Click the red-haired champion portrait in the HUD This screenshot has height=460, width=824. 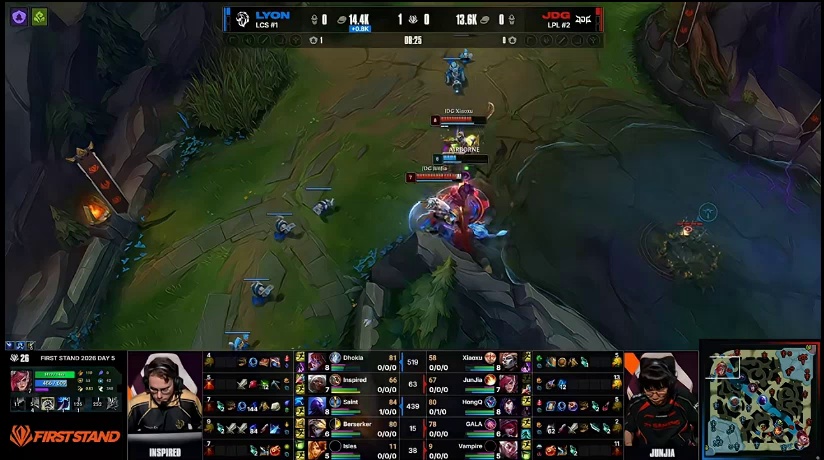(19, 382)
